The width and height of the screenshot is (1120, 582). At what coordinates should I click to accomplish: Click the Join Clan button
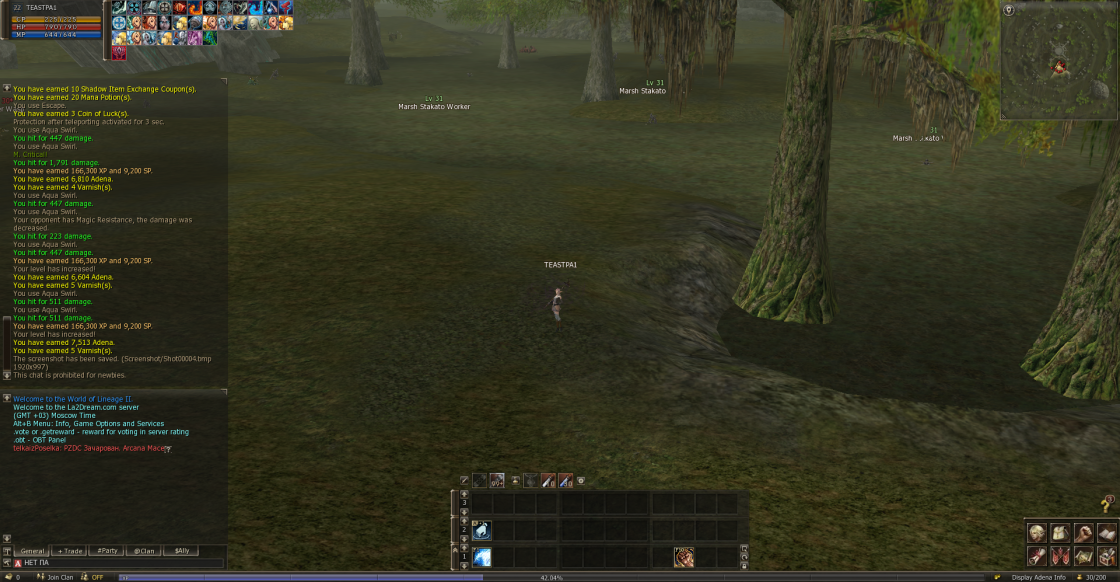[x=60, y=577]
